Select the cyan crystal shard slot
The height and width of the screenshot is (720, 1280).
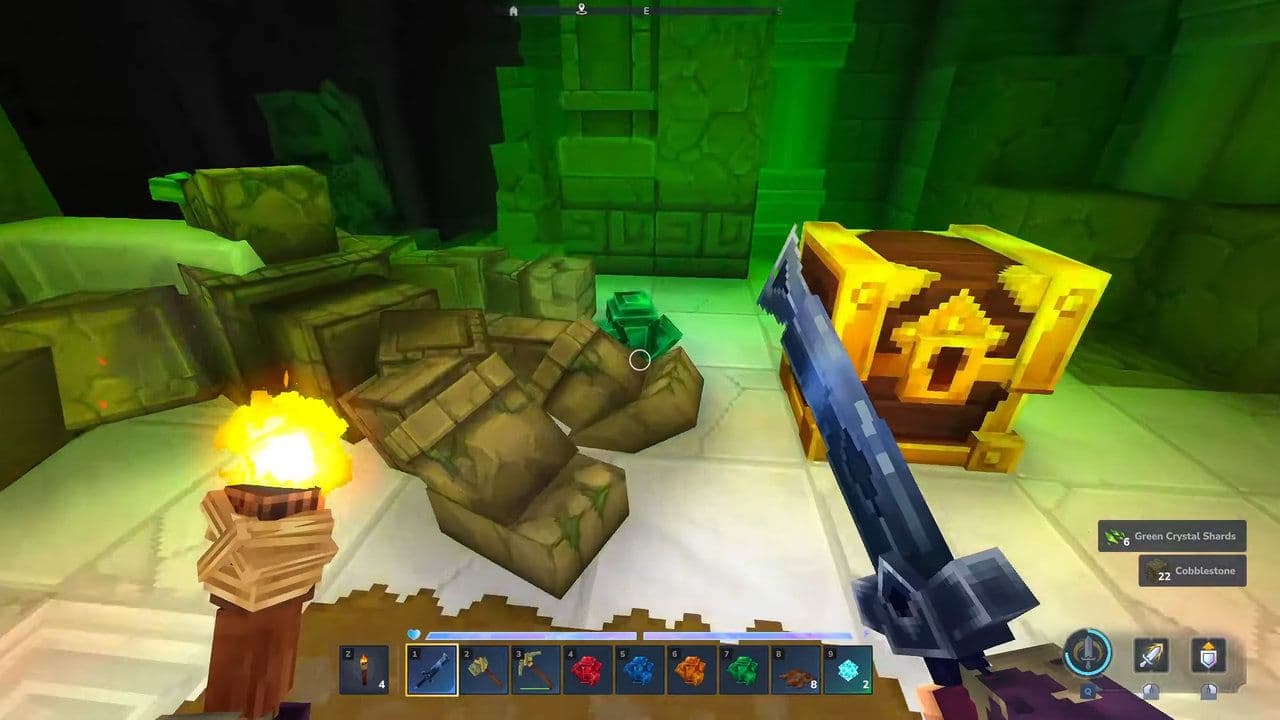[848, 670]
